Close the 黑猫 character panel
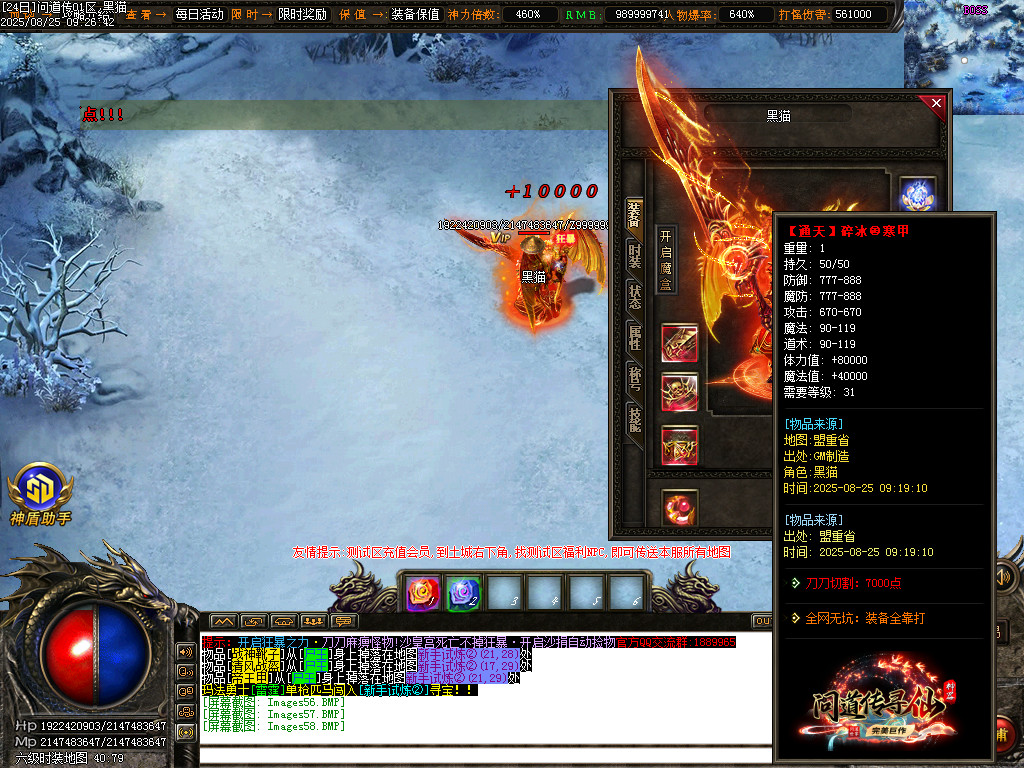 click(x=936, y=103)
